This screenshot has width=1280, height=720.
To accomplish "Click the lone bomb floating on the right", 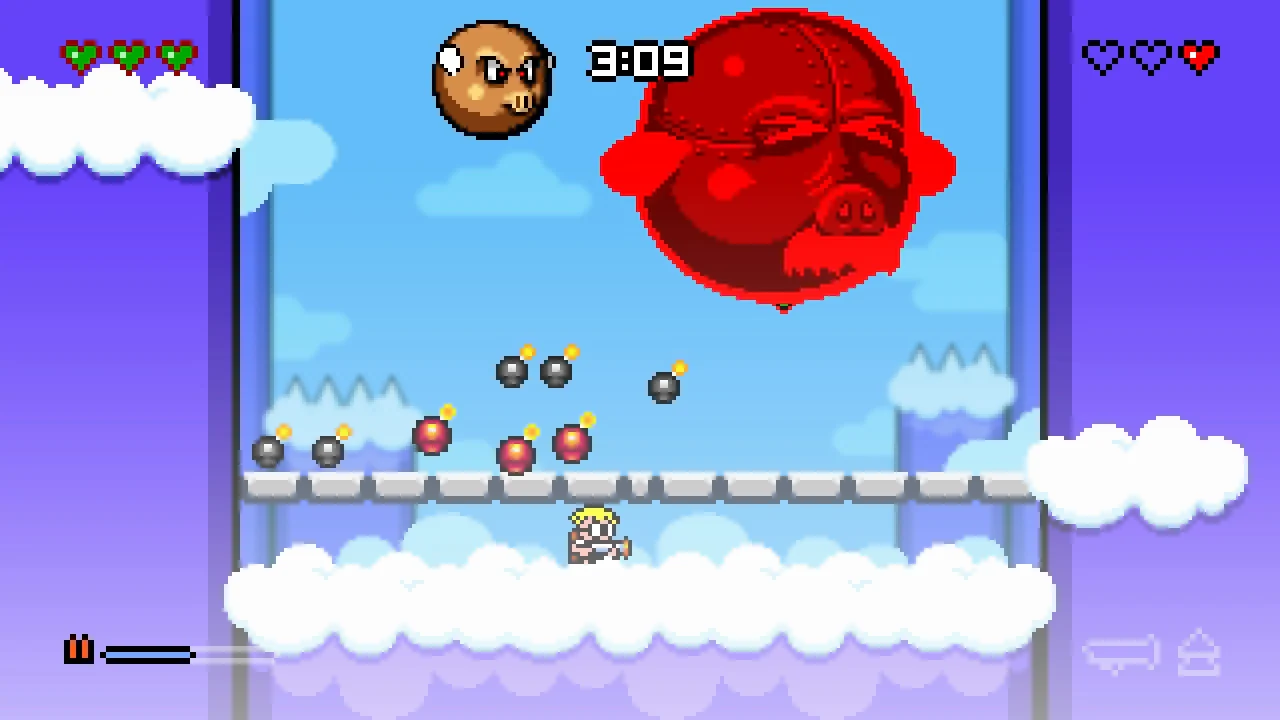I will (x=665, y=388).
